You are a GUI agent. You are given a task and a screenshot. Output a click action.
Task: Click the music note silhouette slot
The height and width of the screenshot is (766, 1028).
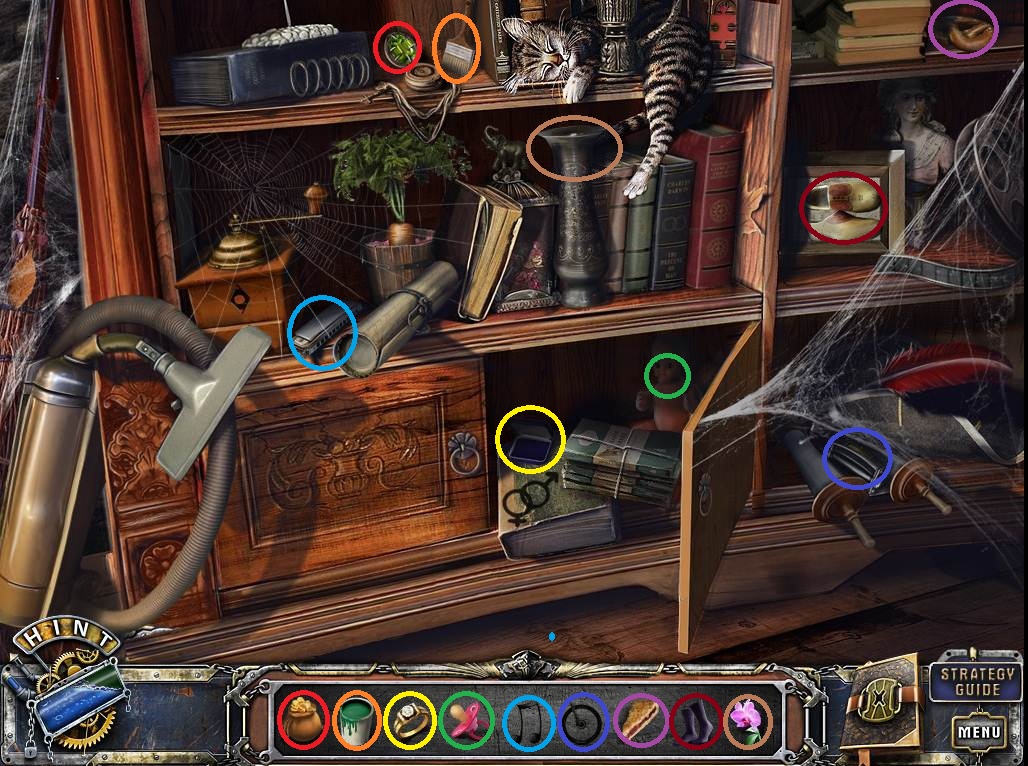[527, 720]
